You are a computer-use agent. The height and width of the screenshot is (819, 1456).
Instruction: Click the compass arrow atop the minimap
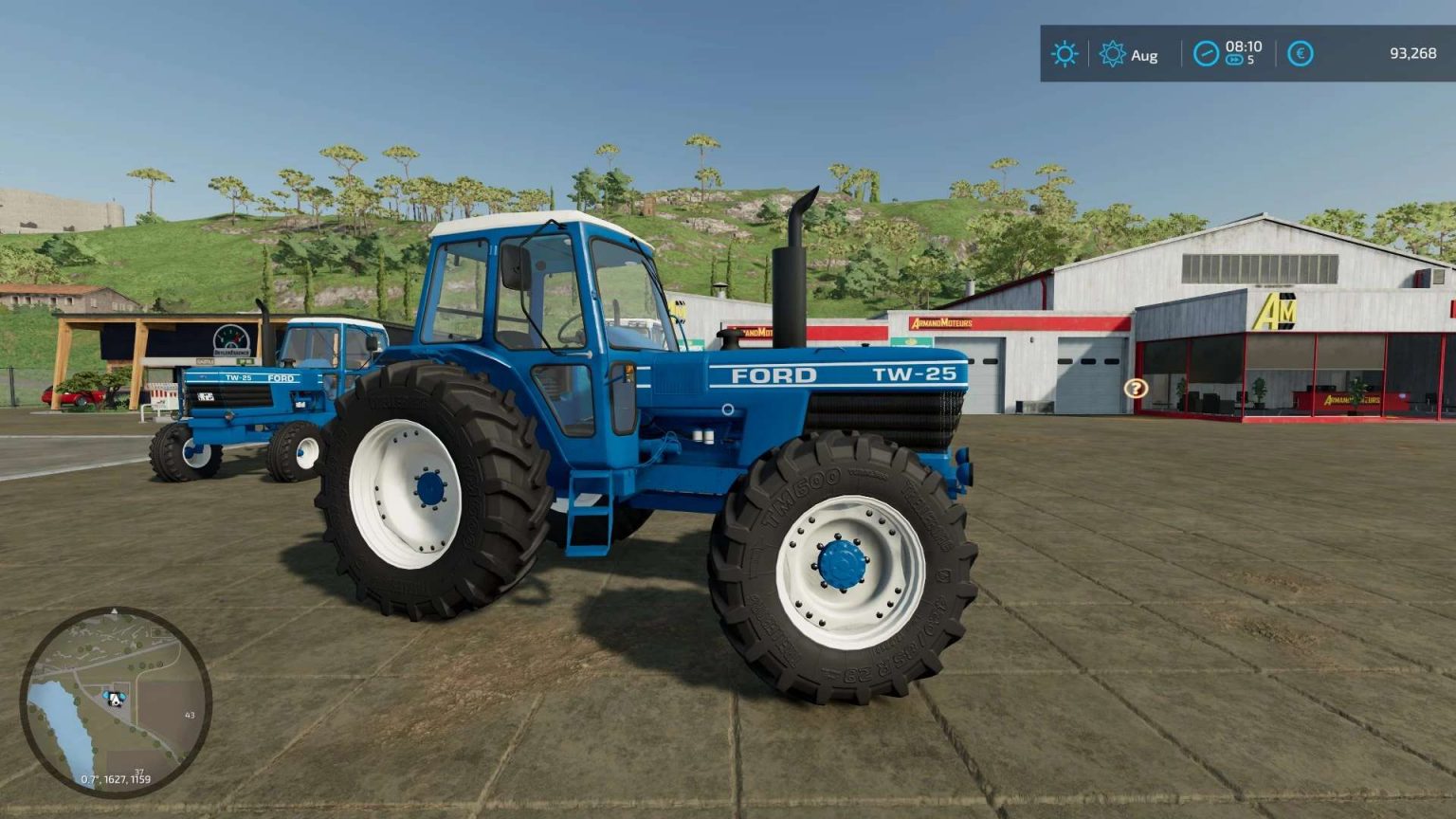pos(115,610)
